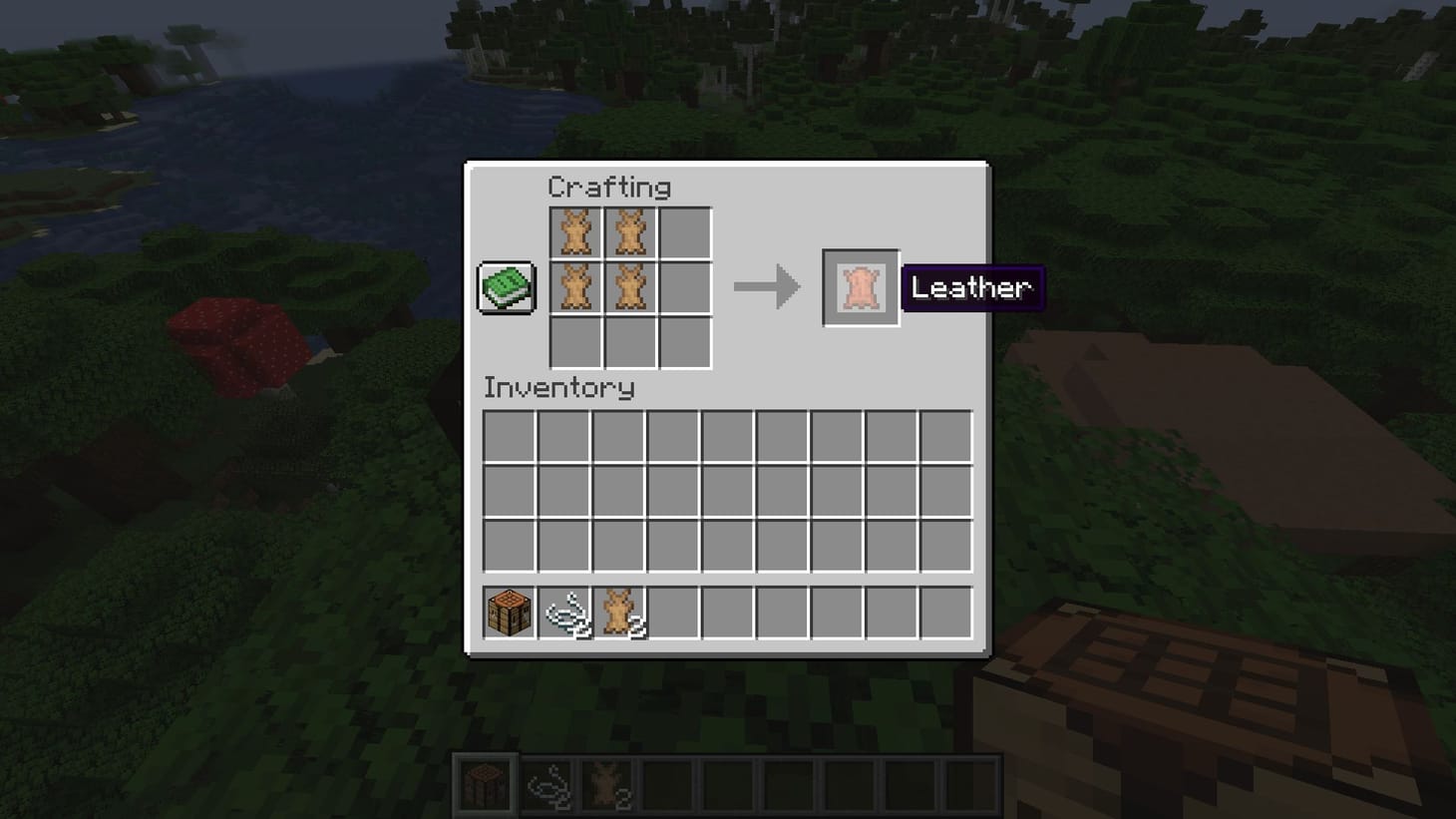The width and height of the screenshot is (1456, 819).
Task: Click the Inventory section label
Action: point(558,389)
